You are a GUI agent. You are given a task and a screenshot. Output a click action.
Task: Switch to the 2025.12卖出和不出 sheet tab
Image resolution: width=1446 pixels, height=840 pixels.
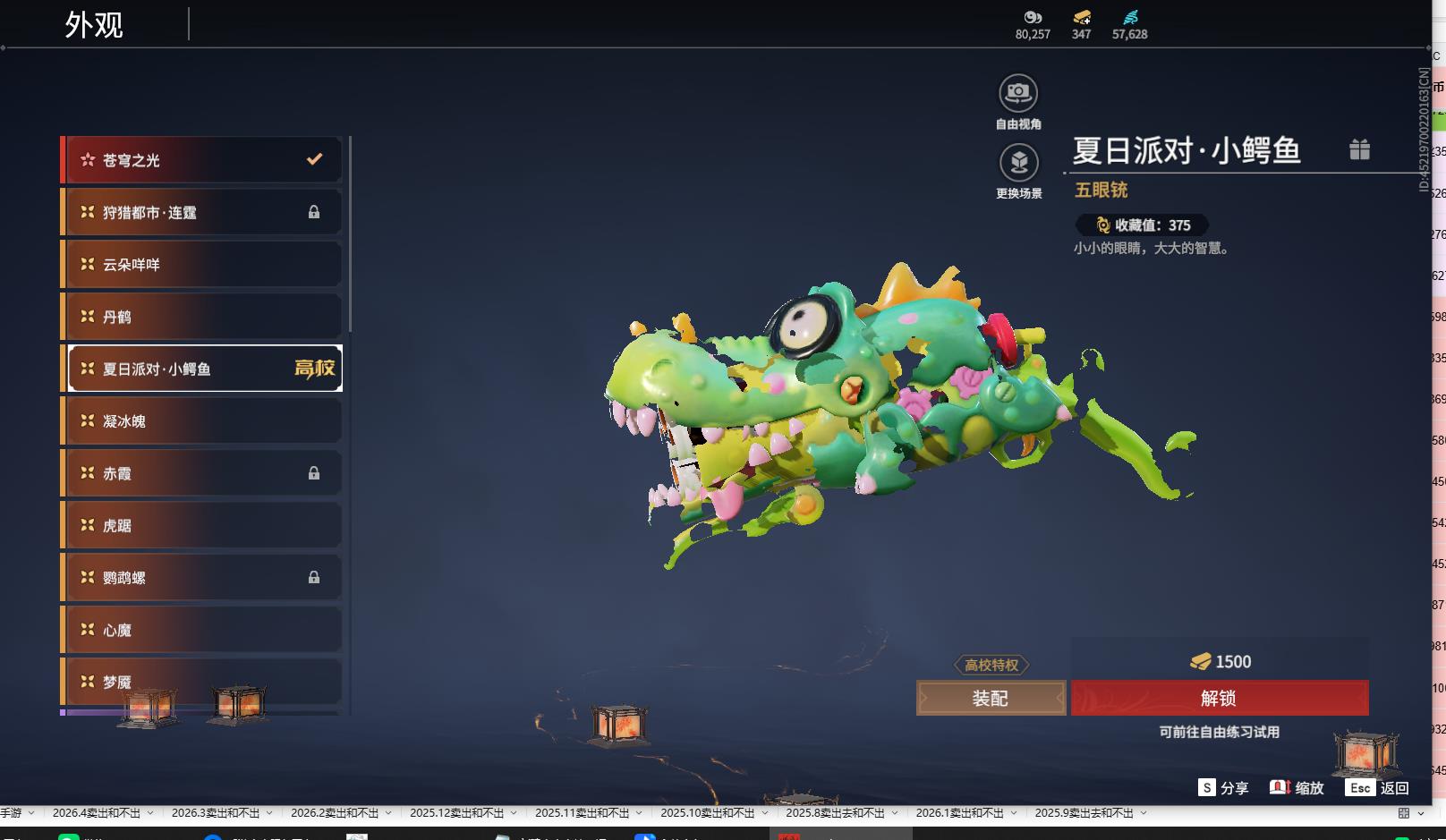tap(456, 813)
